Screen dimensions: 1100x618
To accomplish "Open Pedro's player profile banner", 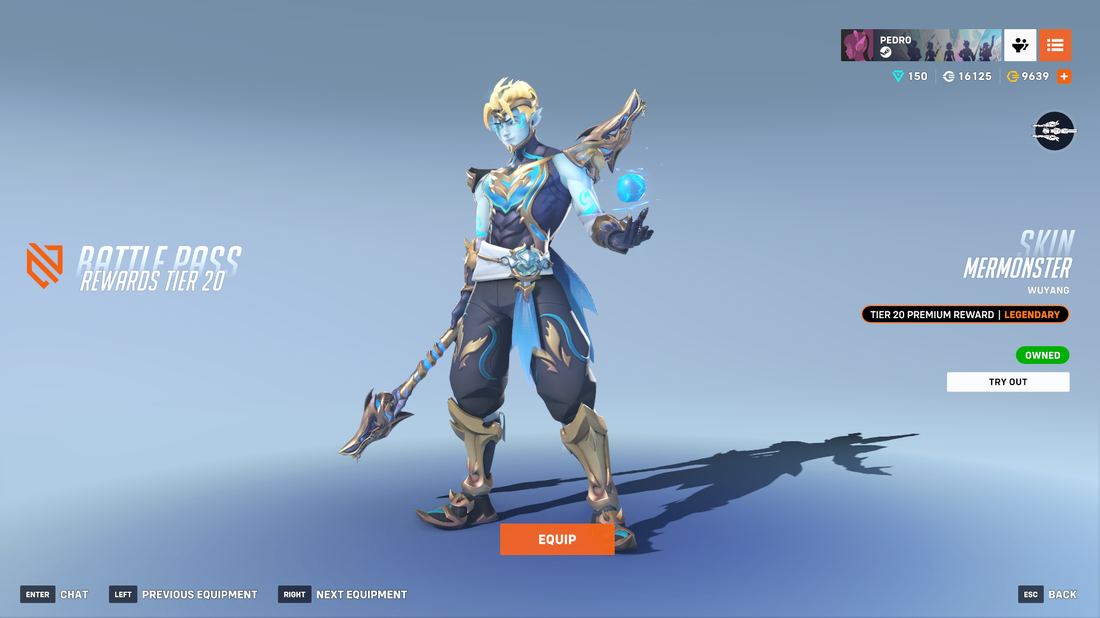I will tap(920, 46).
